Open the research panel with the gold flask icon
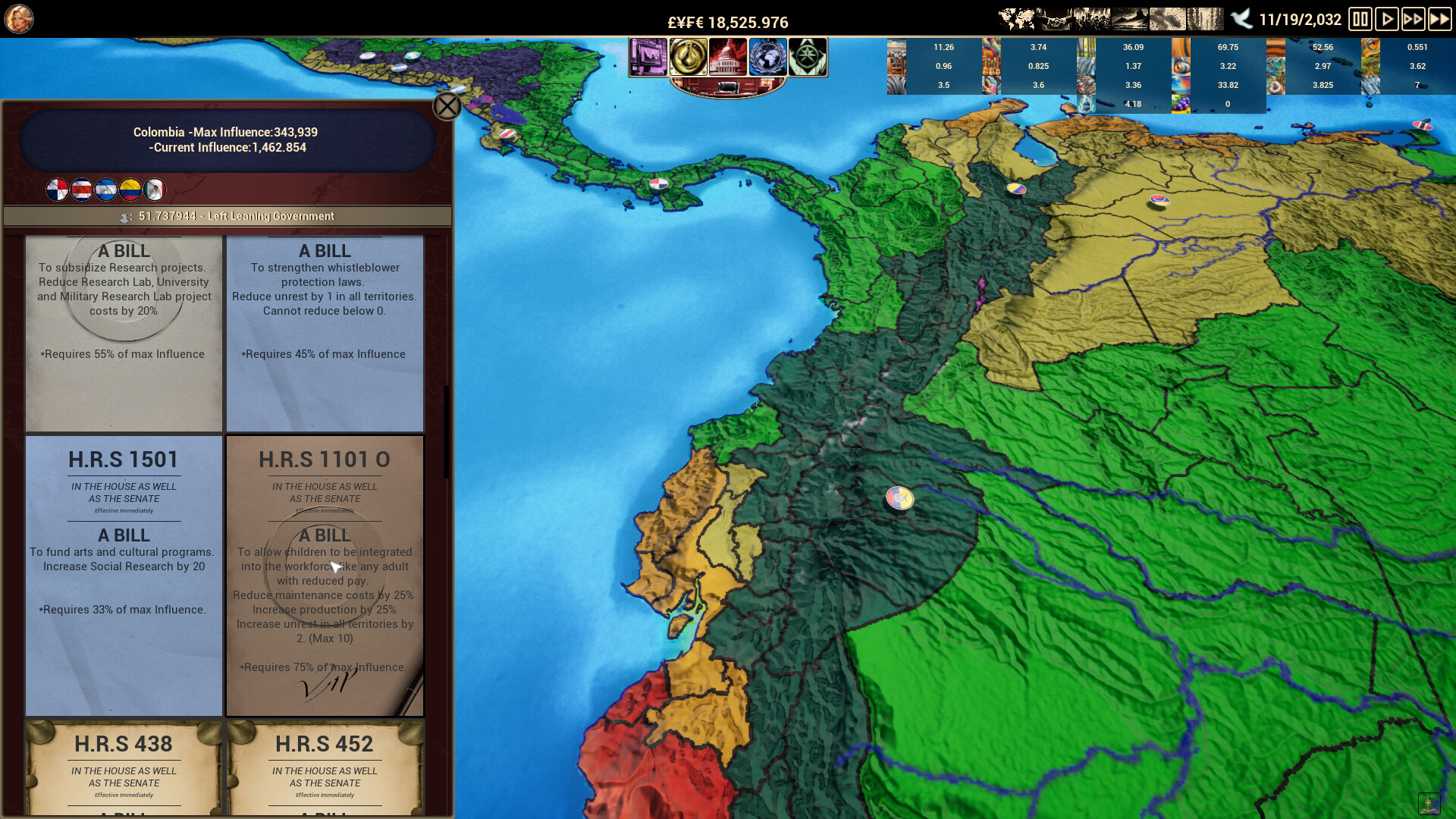Image resolution: width=1456 pixels, height=819 pixels. point(690,57)
